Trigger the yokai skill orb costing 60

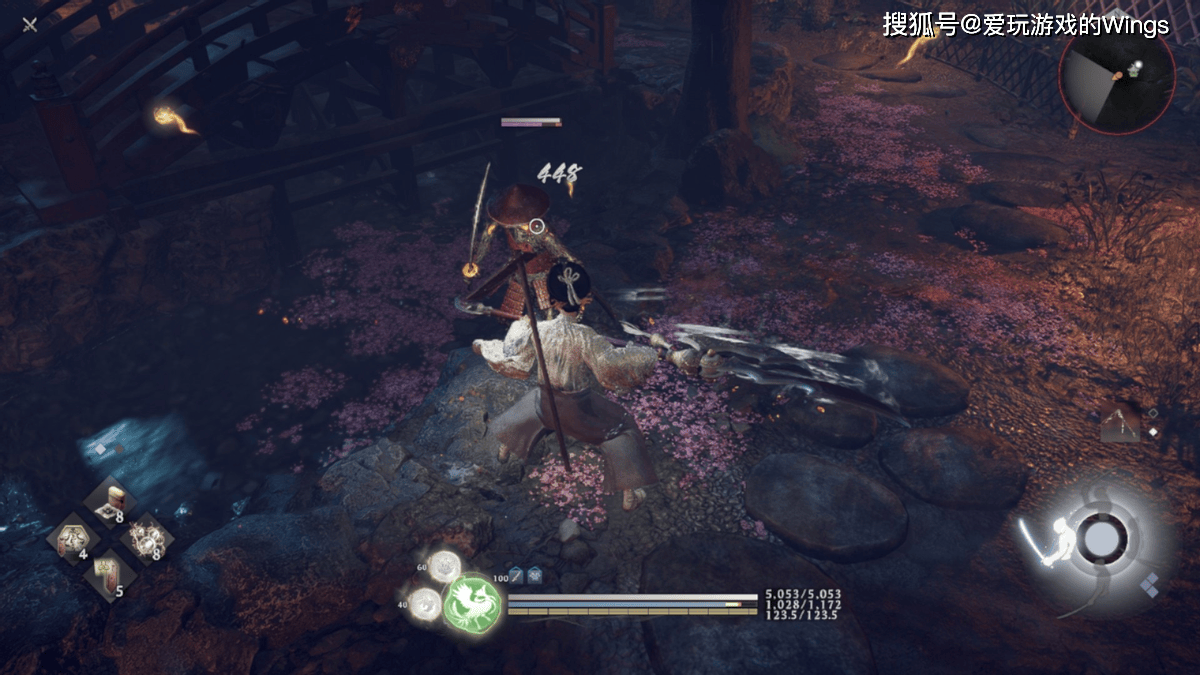tap(444, 566)
